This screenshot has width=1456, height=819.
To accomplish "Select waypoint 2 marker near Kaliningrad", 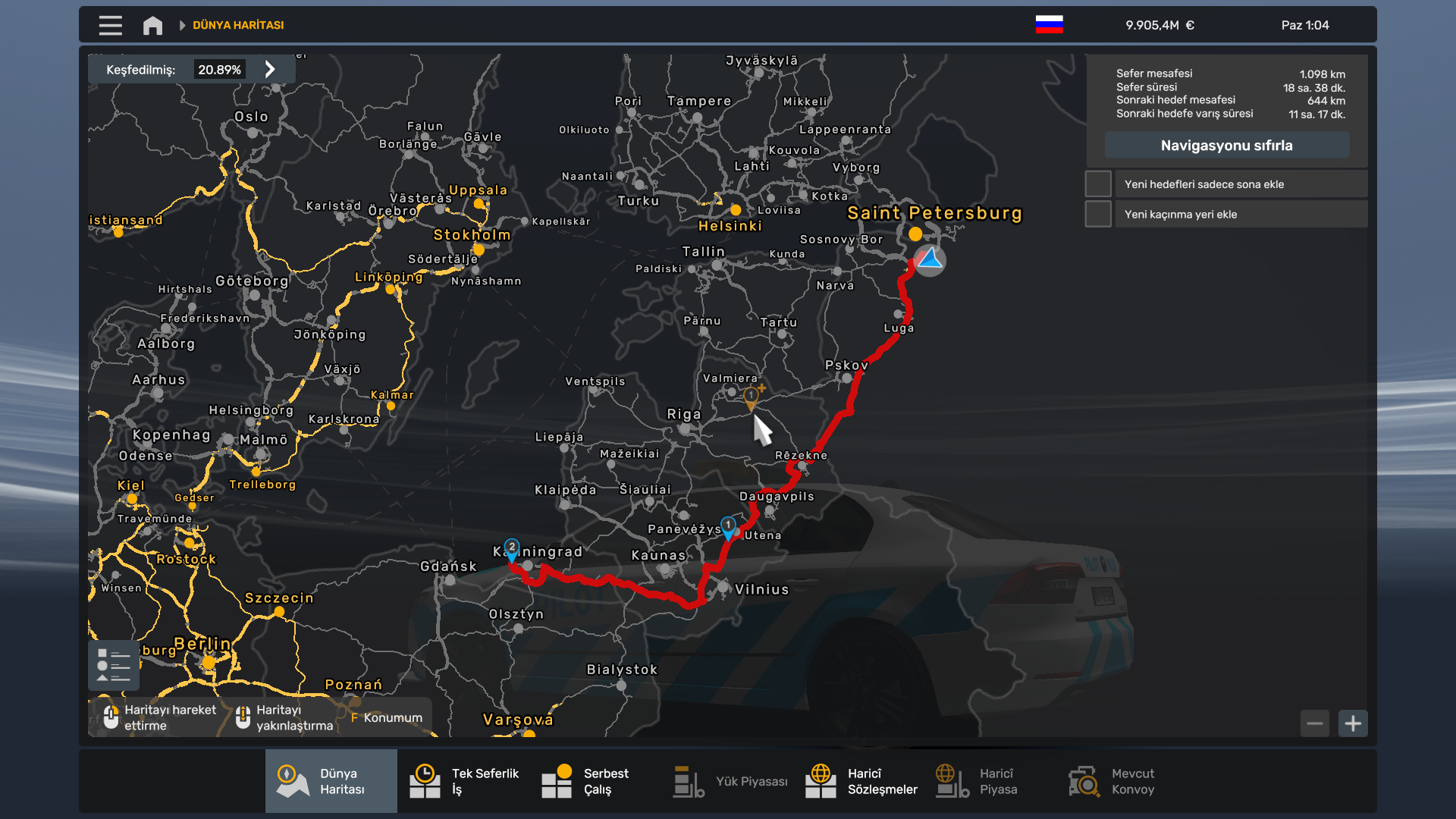I will coord(512,549).
